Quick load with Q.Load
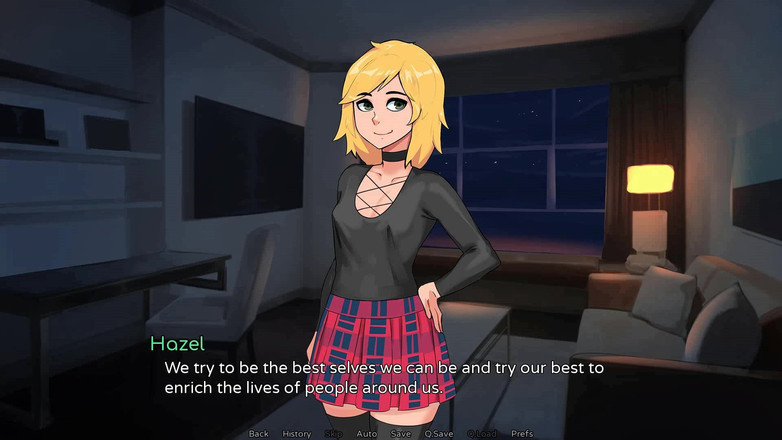Screen dimensions: 782x440 point(481,434)
